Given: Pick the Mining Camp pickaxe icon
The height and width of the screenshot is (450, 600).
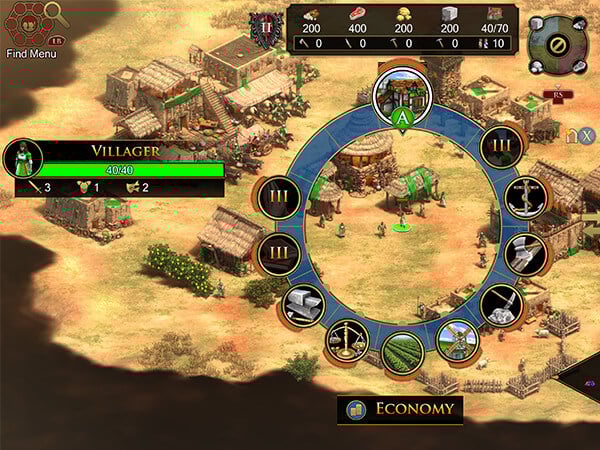Looking at the screenshot, I should click(500, 306).
